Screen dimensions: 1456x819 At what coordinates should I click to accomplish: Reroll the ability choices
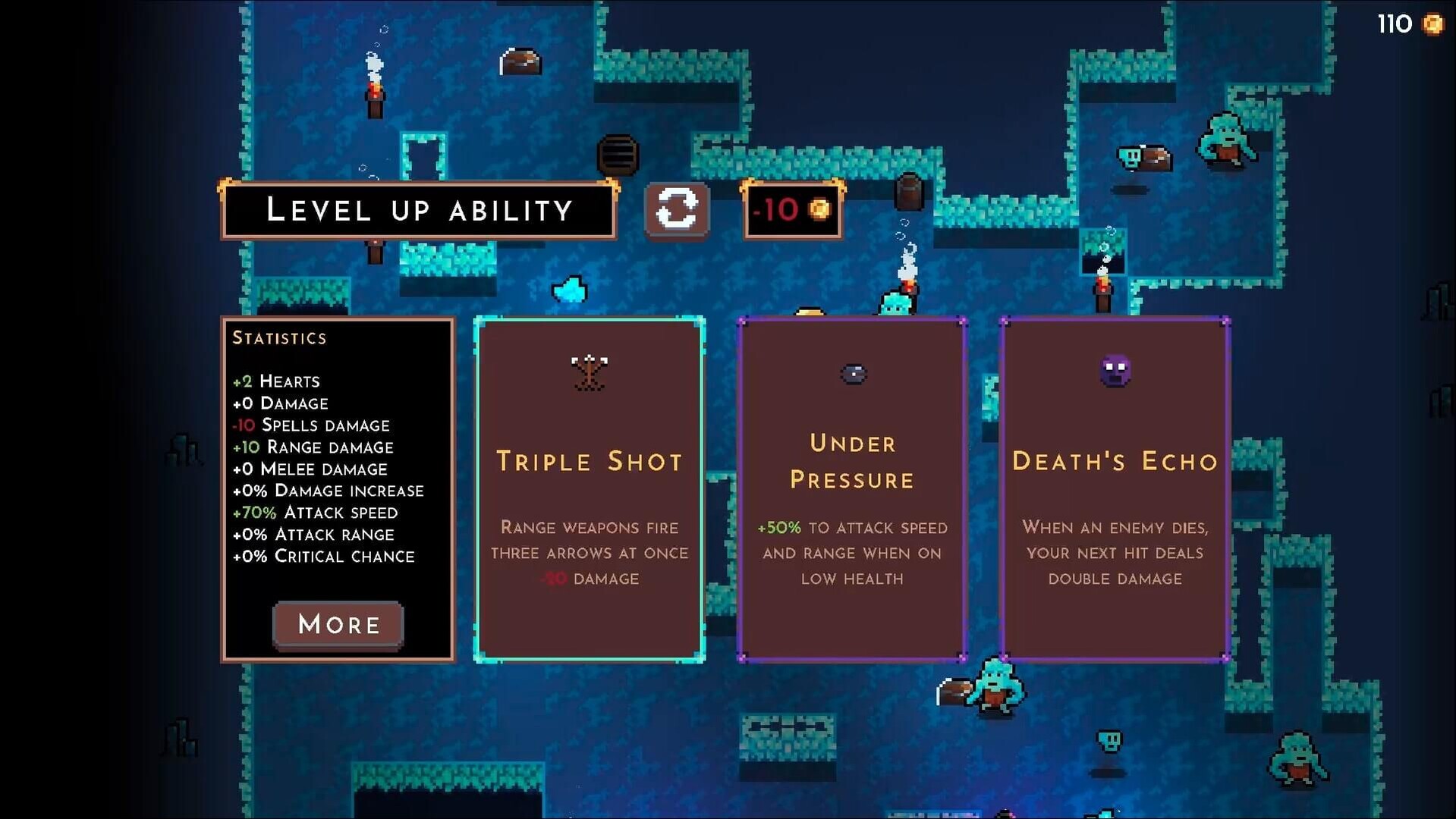tap(676, 209)
